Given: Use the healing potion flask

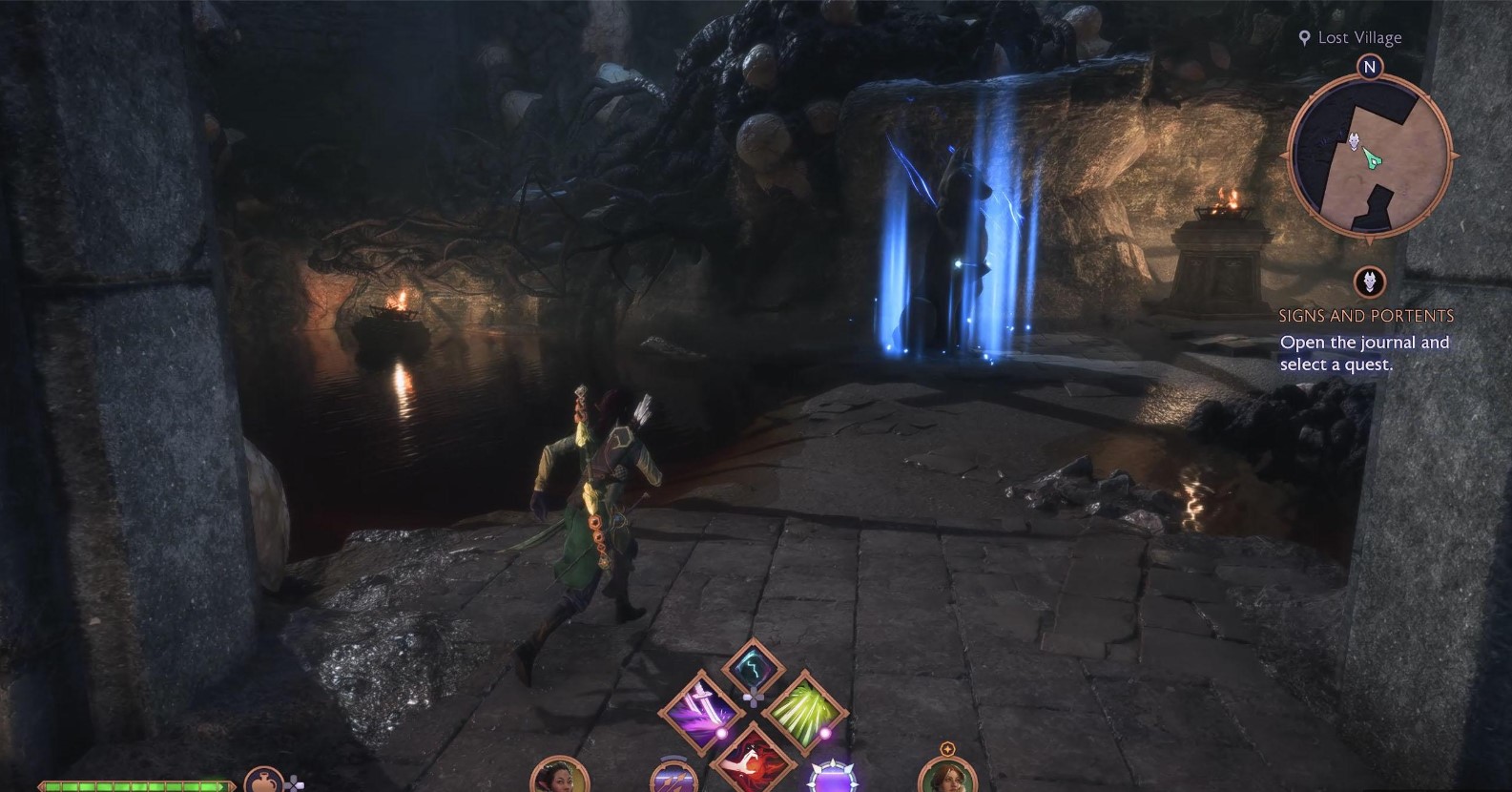Looking at the screenshot, I should pos(263,782).
